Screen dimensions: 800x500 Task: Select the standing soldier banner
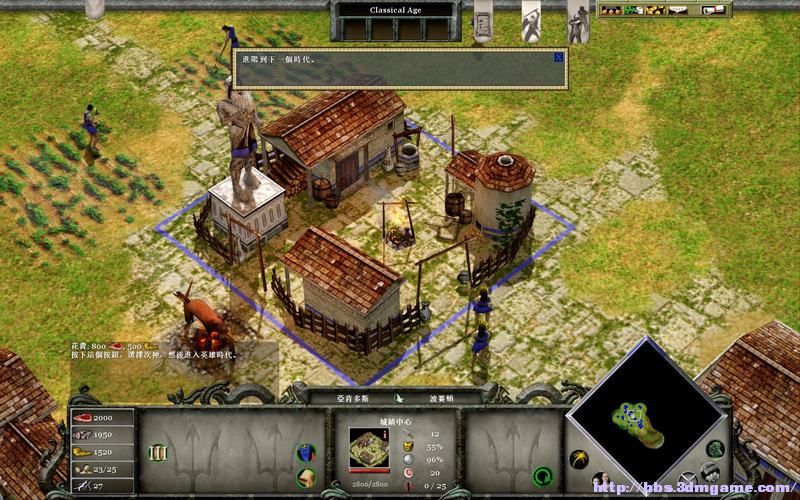[578, 20]
